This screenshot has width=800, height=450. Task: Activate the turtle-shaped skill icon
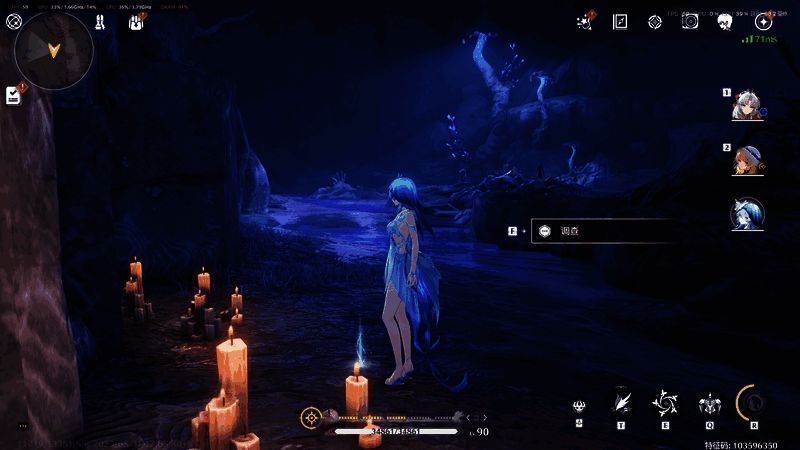tap(709, 403)
